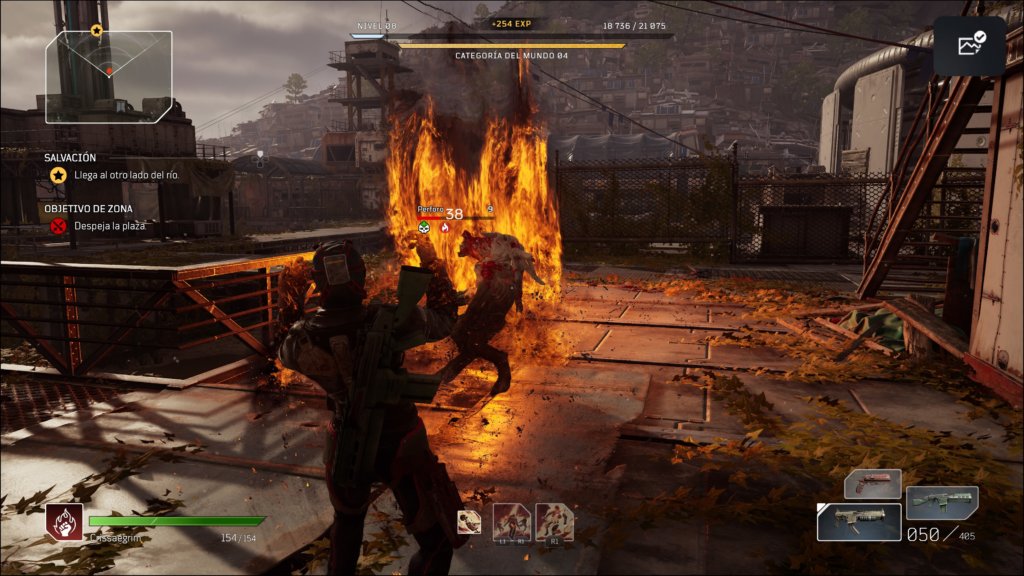This screenshot has height=576, width=1024.
Task: Activate the melee skill icon
Action: coord(469,522)
